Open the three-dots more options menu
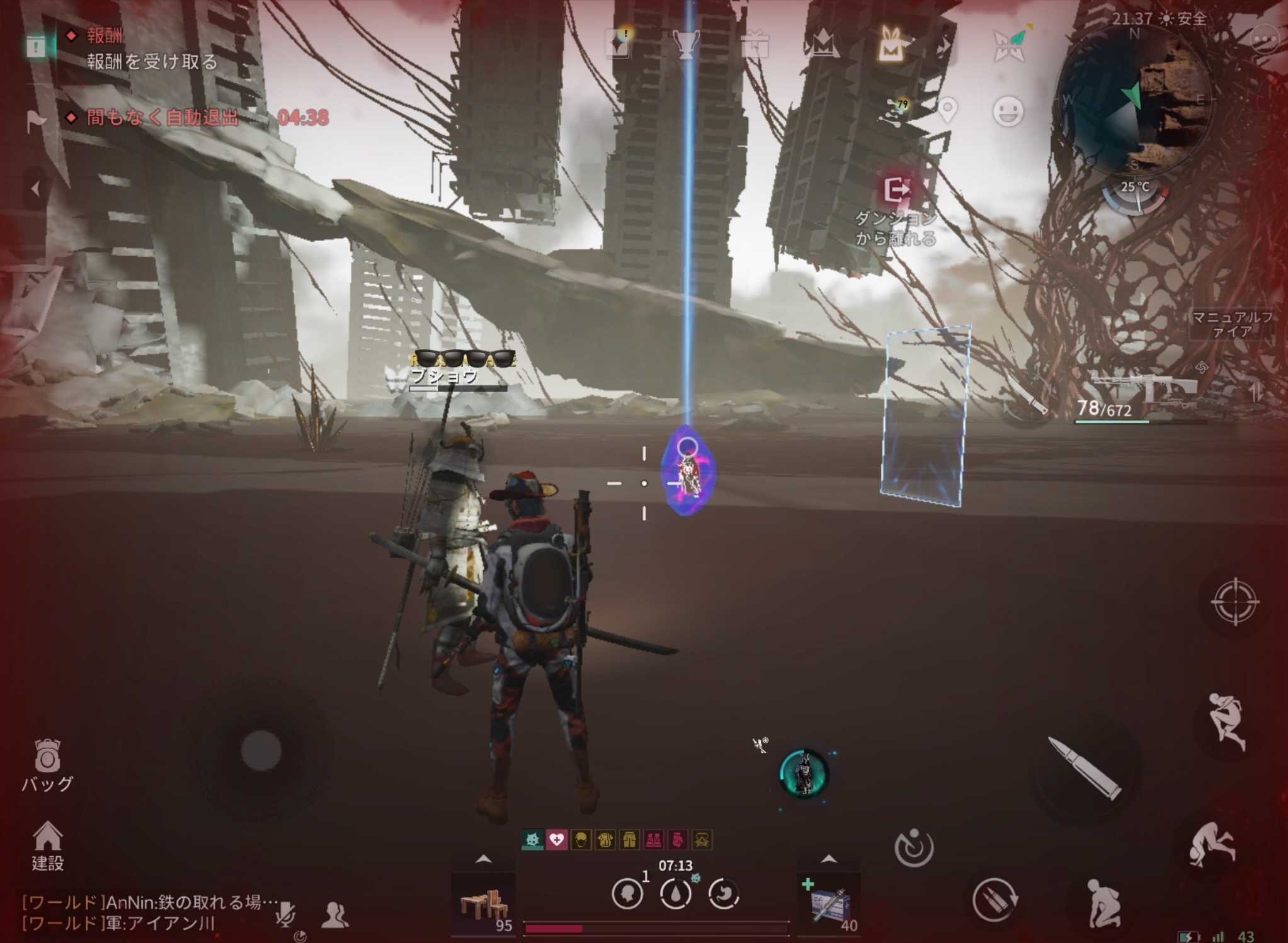The image size is (1288, 943). click(1265, 41)
